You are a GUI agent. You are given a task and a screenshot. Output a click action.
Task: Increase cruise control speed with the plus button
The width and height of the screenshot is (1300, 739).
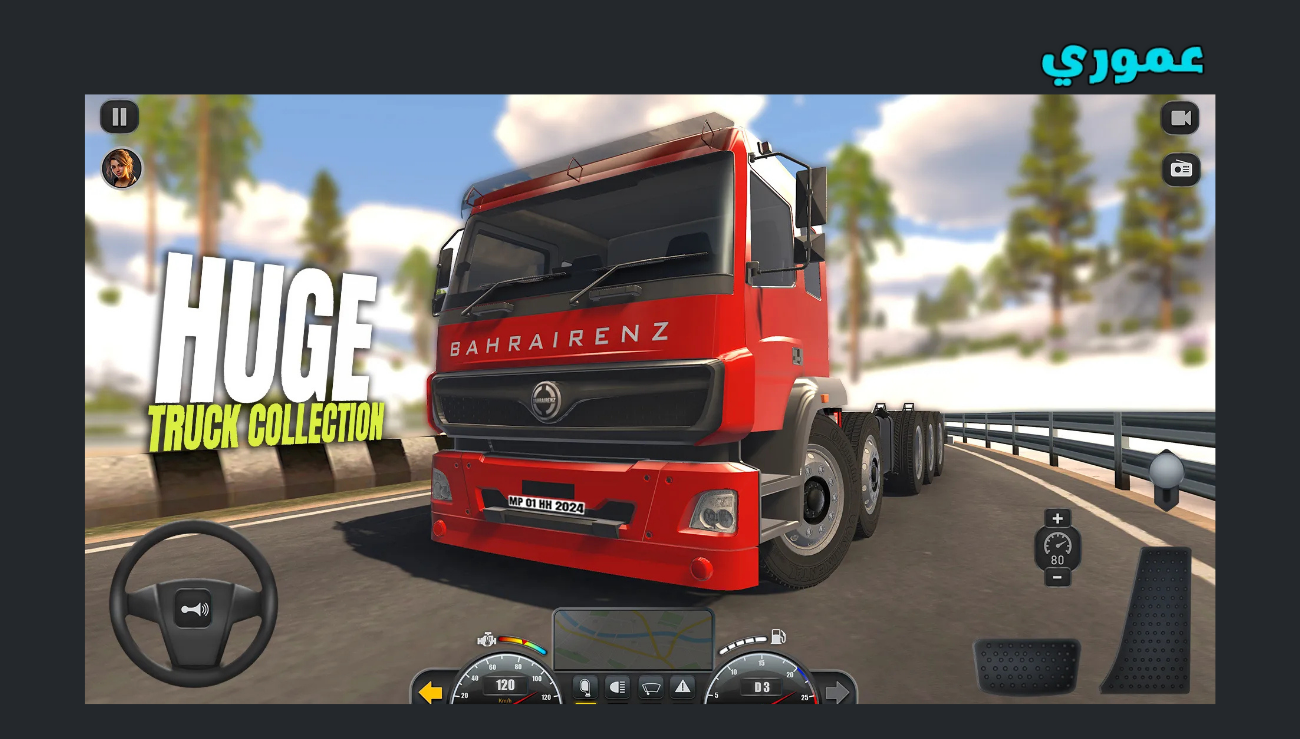point(1057,518)
